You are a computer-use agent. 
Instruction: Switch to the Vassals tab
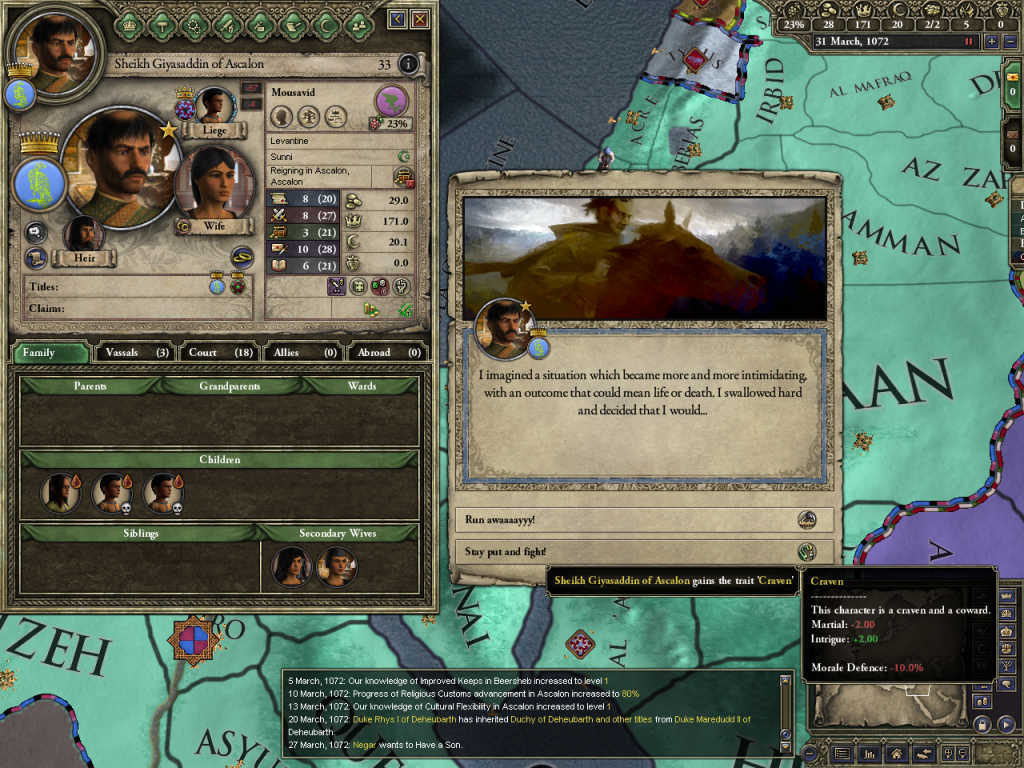pos(134,352)
